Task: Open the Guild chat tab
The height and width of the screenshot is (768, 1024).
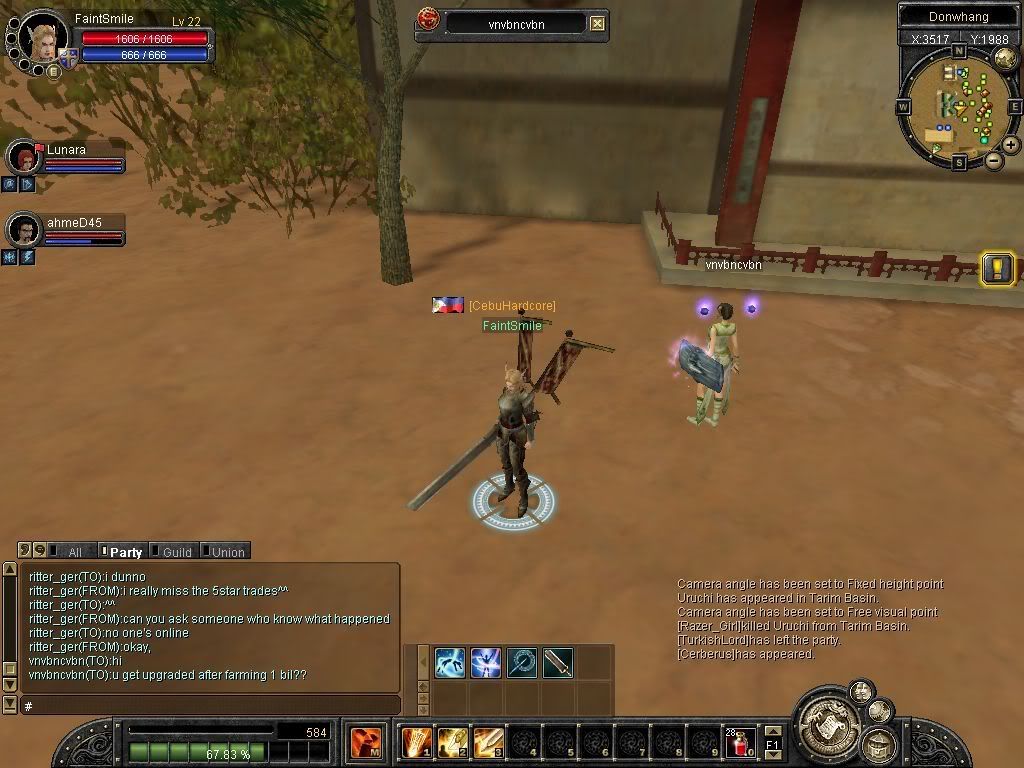Action: click(176, 552)
